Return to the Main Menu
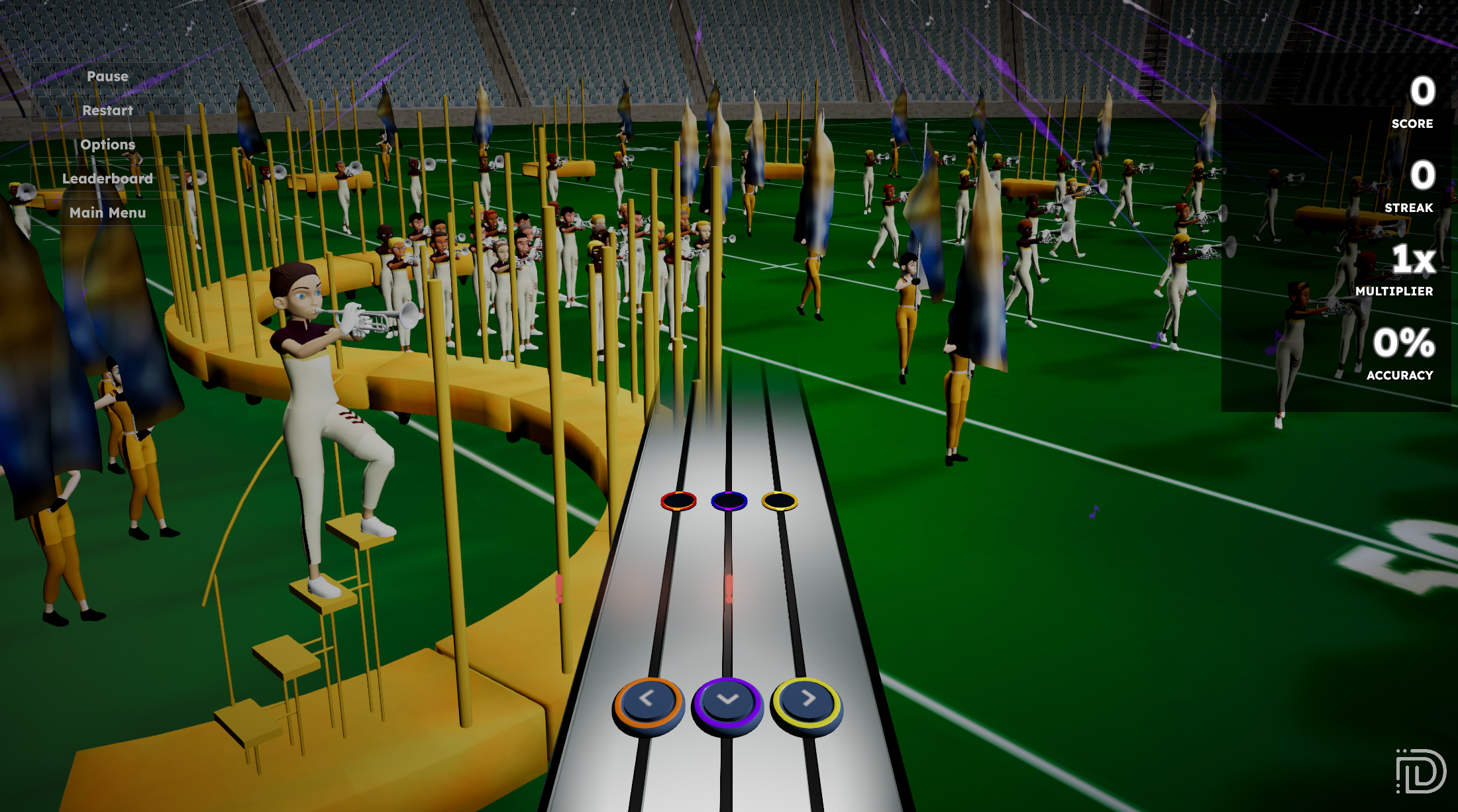Image resolution: width=1458 pixels, height=812 pixels. click(x=107, y=213)
